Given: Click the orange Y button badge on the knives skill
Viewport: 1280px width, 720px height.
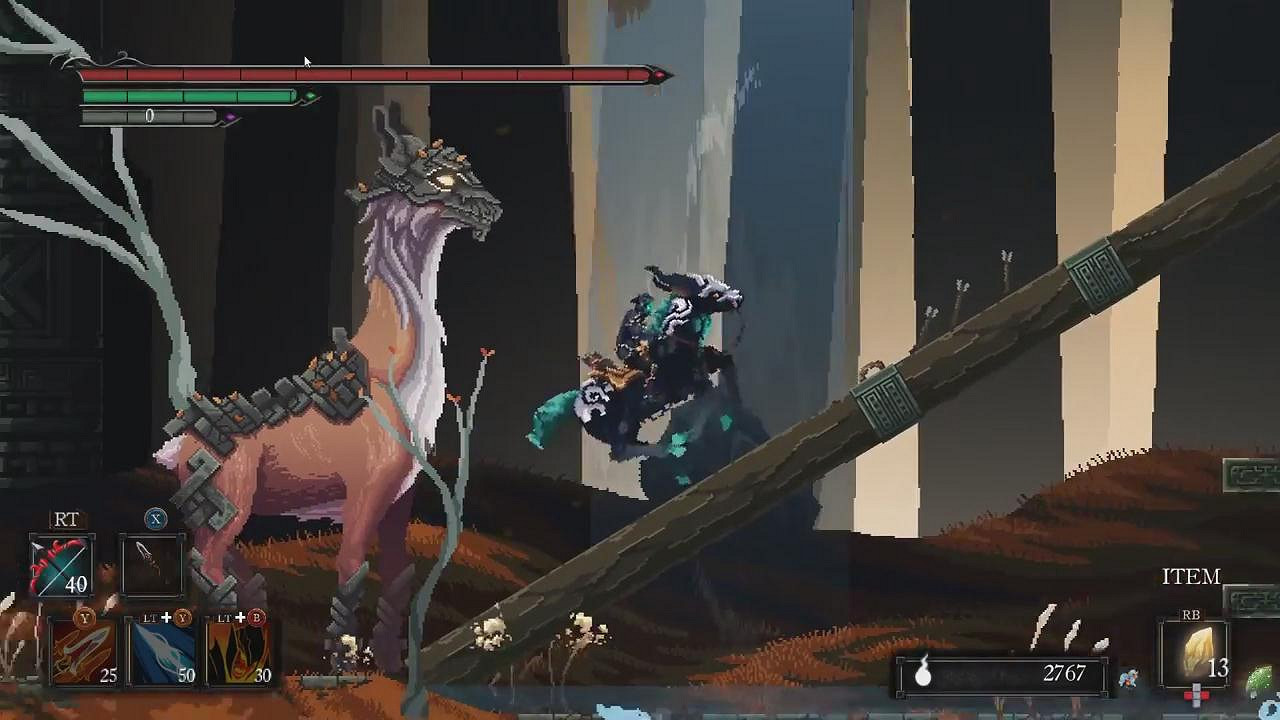Looking at the screenshot, I should (x=85, y=618).
